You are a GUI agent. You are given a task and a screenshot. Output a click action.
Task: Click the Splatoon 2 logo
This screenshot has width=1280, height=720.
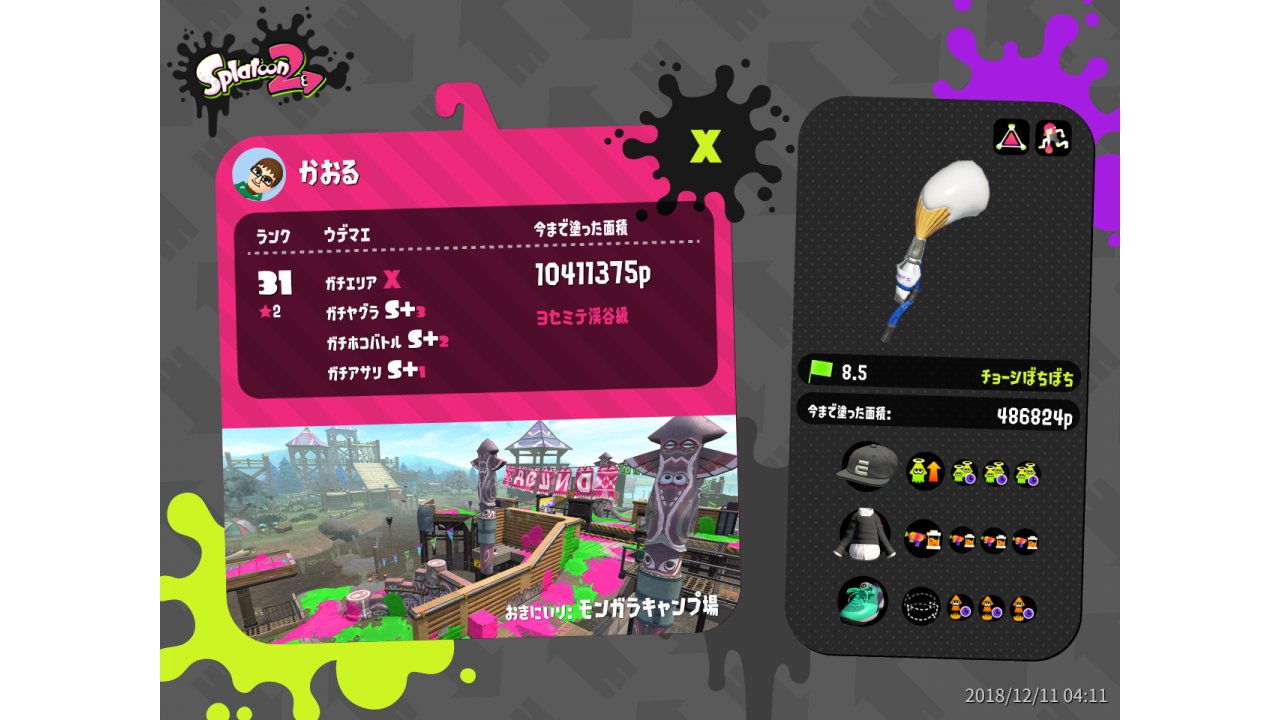point(260,77)
